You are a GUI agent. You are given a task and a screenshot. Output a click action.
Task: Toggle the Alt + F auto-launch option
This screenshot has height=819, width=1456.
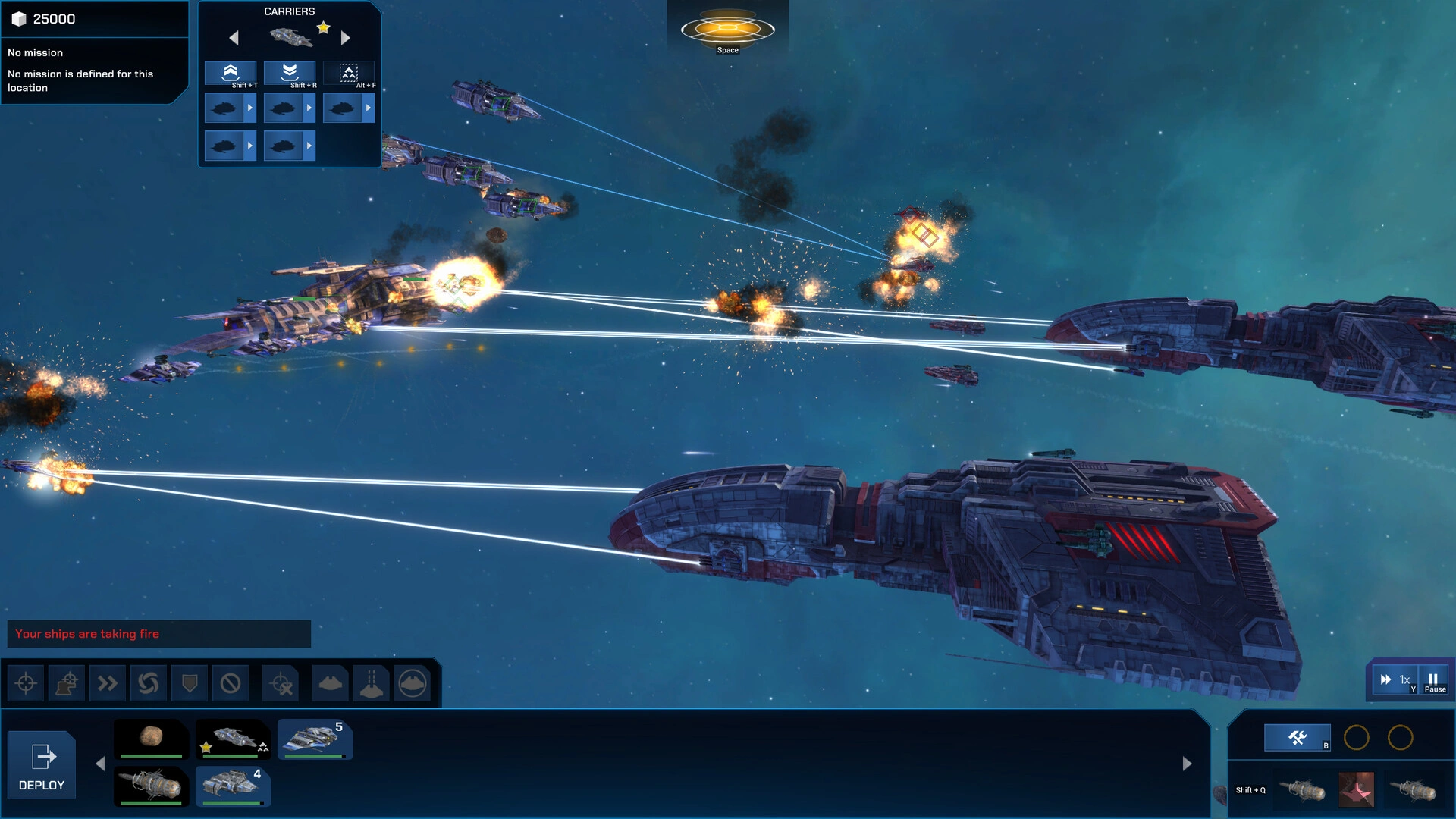click(349, 73)
